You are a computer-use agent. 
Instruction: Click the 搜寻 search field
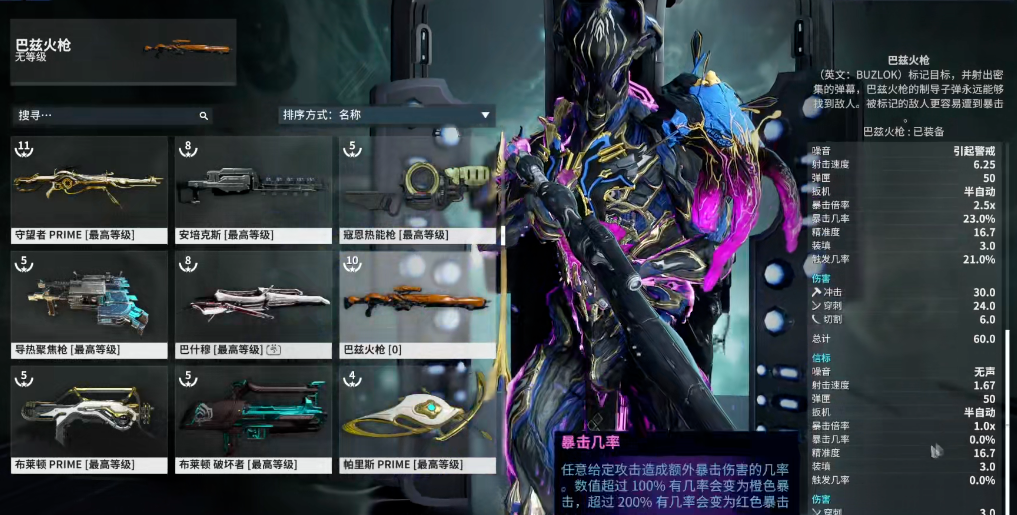pyautogui.click(x=105, y=115)
